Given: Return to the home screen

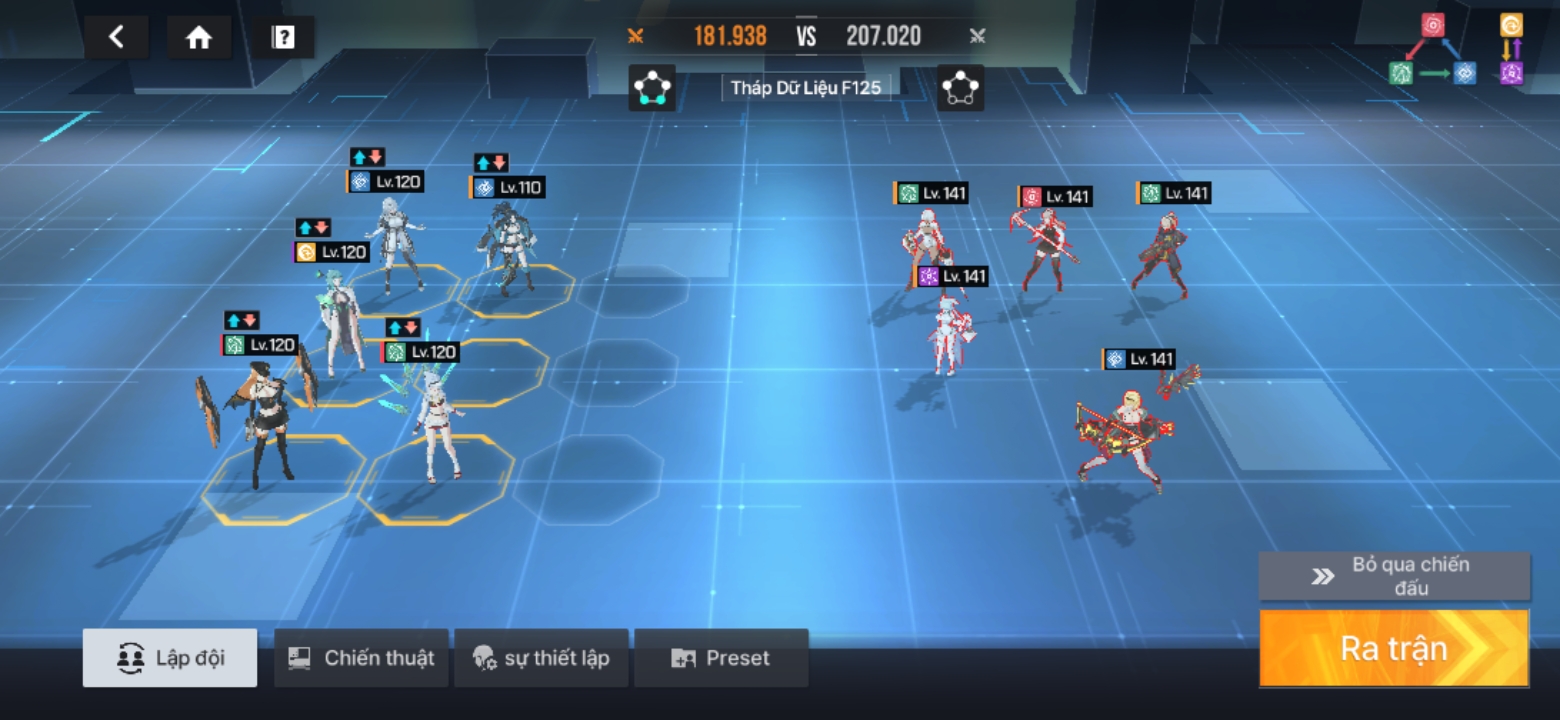Looking at the screenshot, I should point(199,38).
